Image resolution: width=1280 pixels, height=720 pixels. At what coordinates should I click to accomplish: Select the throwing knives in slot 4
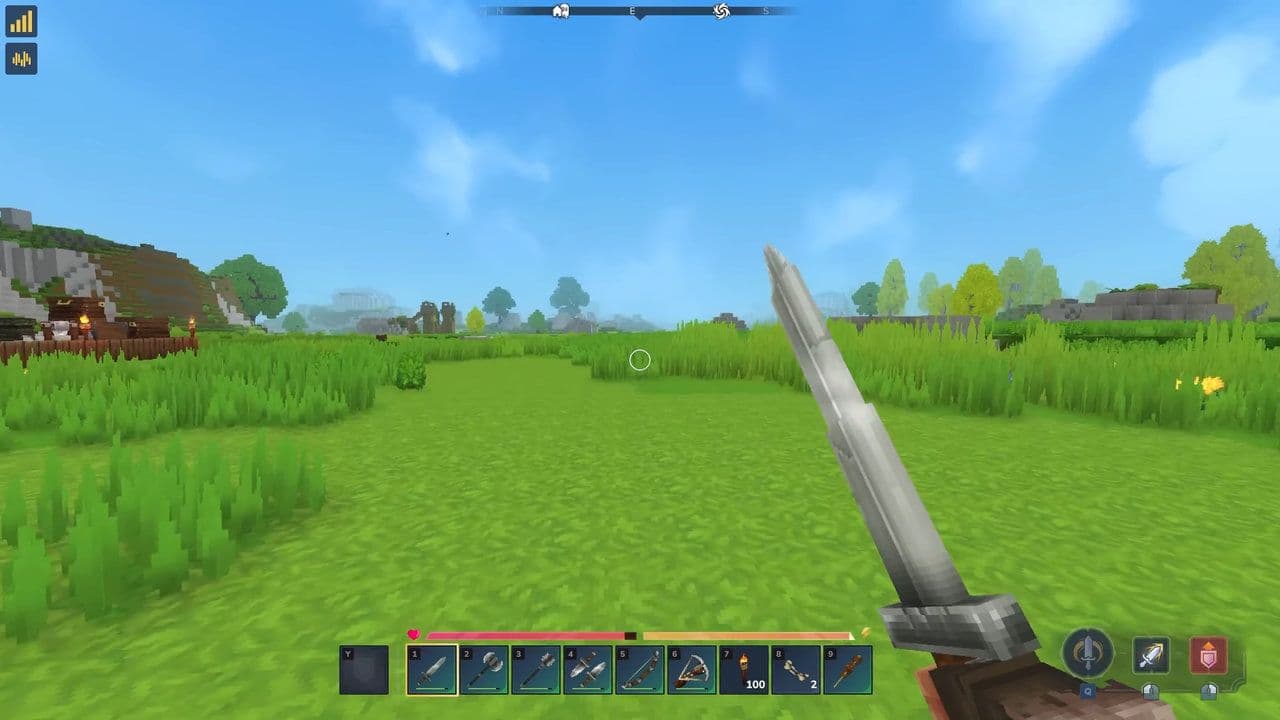[590, 668]
